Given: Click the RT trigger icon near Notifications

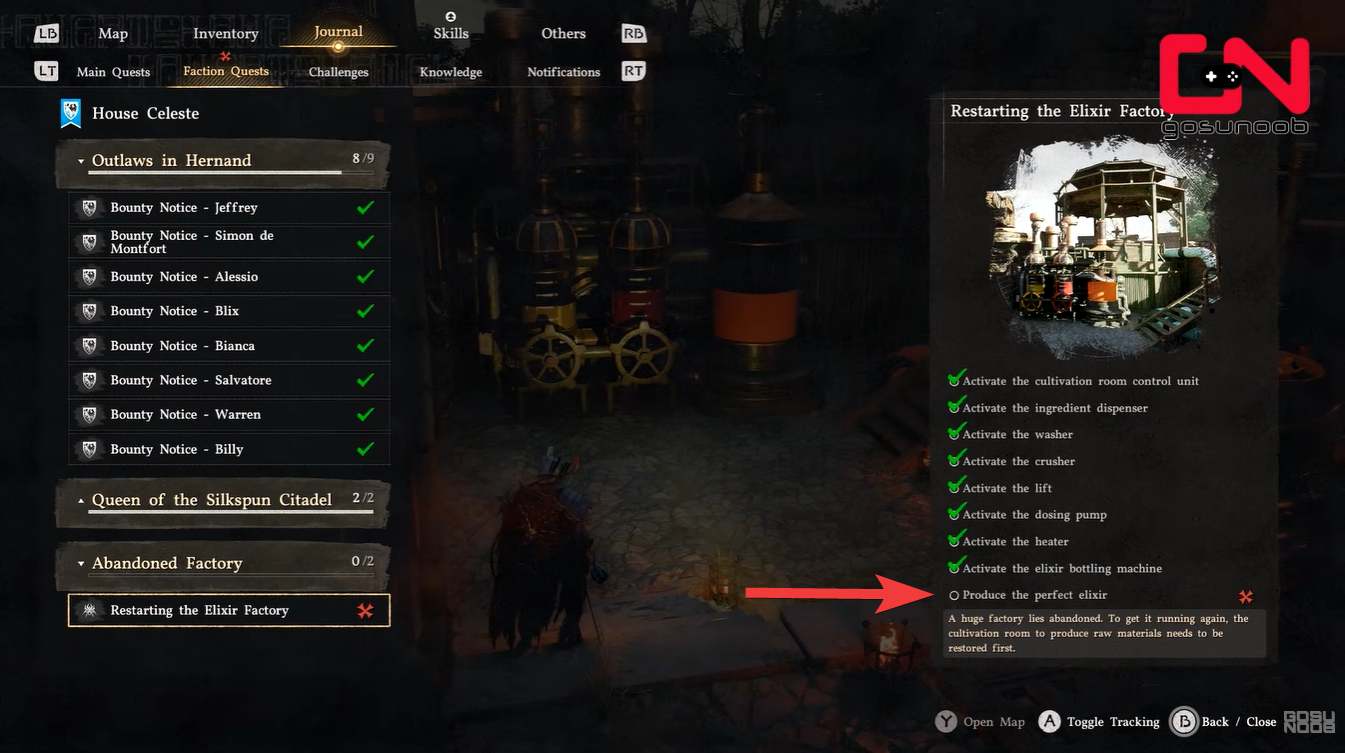Looking at the screenshot, I should pos(632,71).
